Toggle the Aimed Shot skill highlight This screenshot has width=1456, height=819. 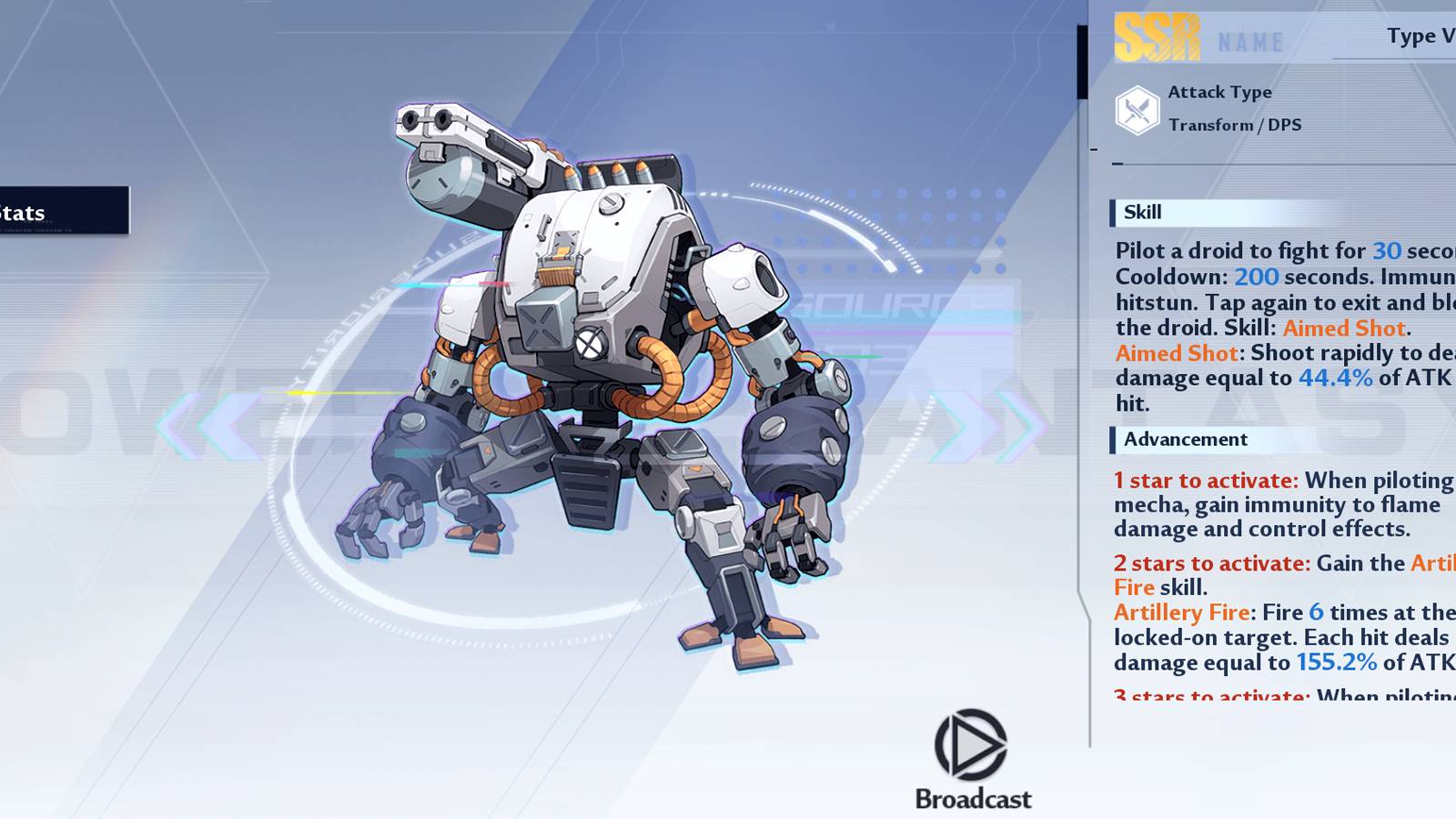pyautogui.click(x=1346, y=329)
